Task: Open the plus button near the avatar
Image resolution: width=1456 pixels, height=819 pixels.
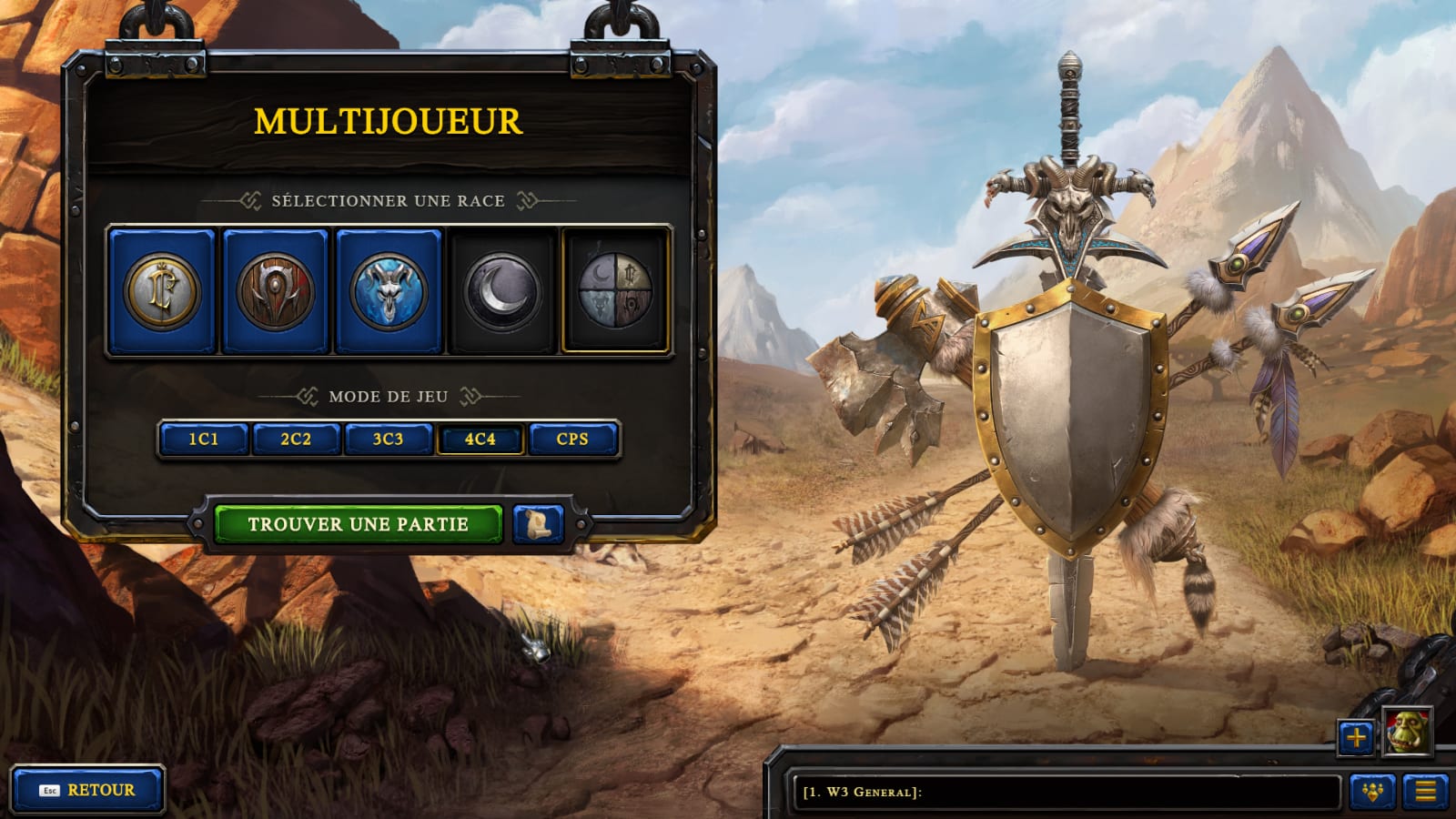Action: click(x=1356, y=737)
